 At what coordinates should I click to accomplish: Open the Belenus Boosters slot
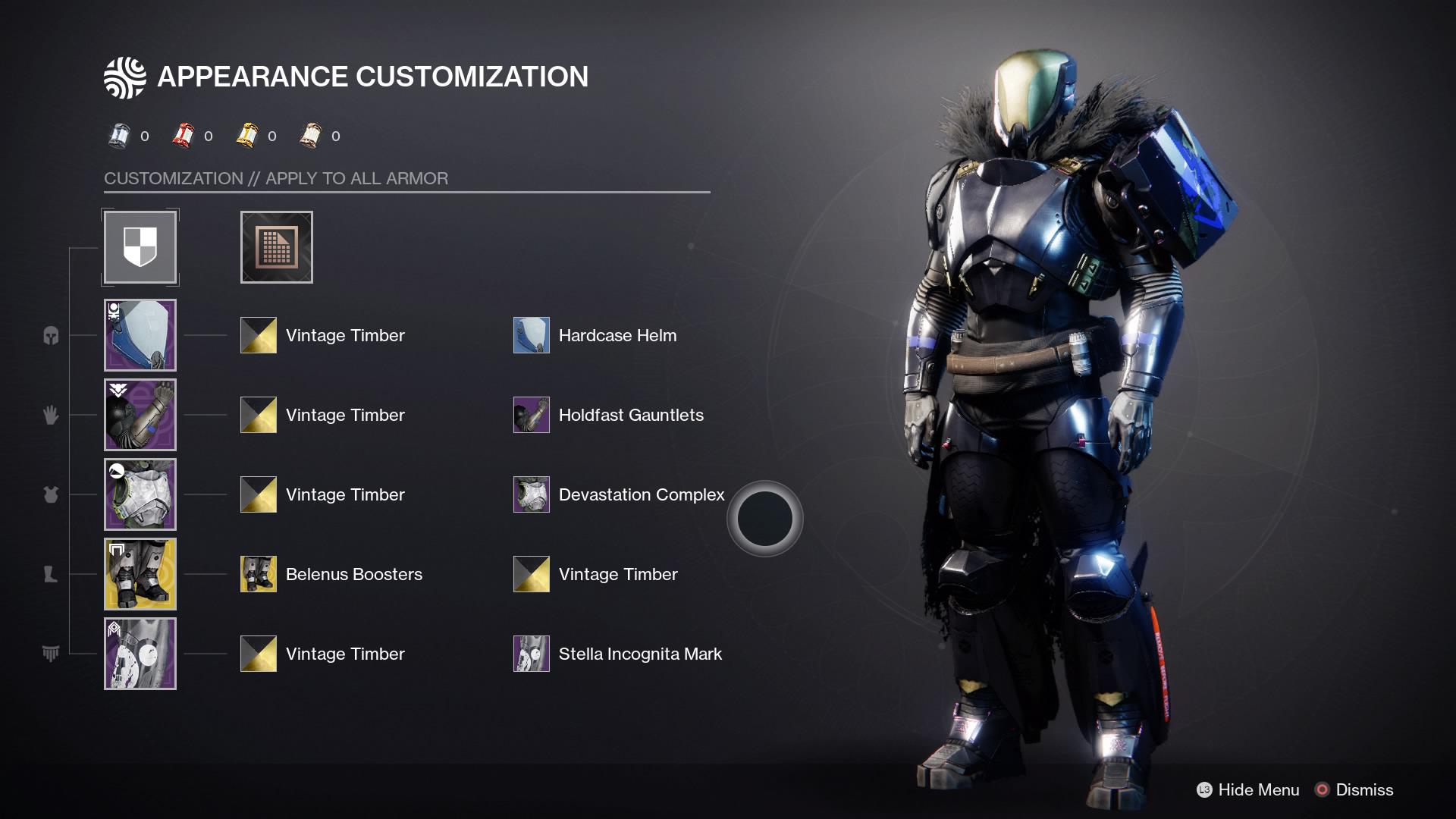tap(258, 573)
